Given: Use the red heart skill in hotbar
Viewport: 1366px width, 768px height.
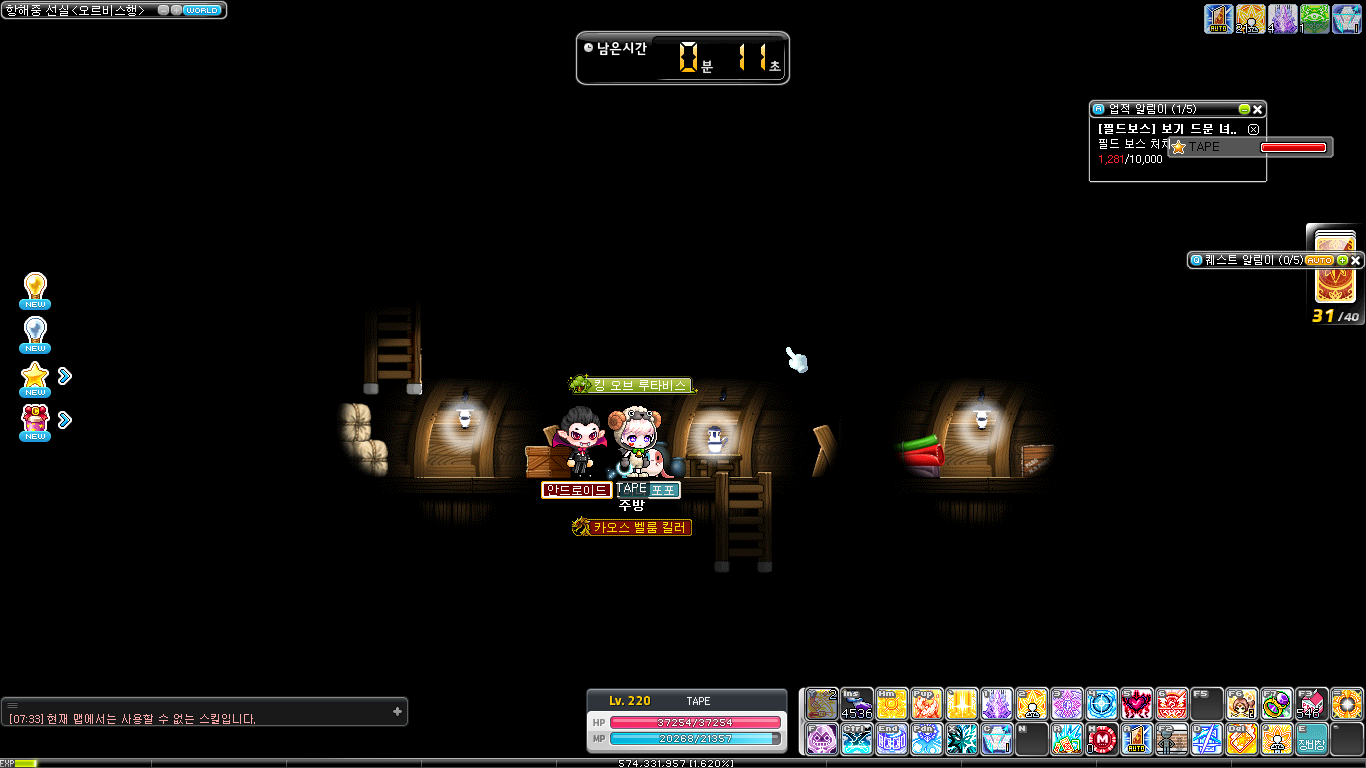Looking at the screenshot, I should coord(1136,704).
